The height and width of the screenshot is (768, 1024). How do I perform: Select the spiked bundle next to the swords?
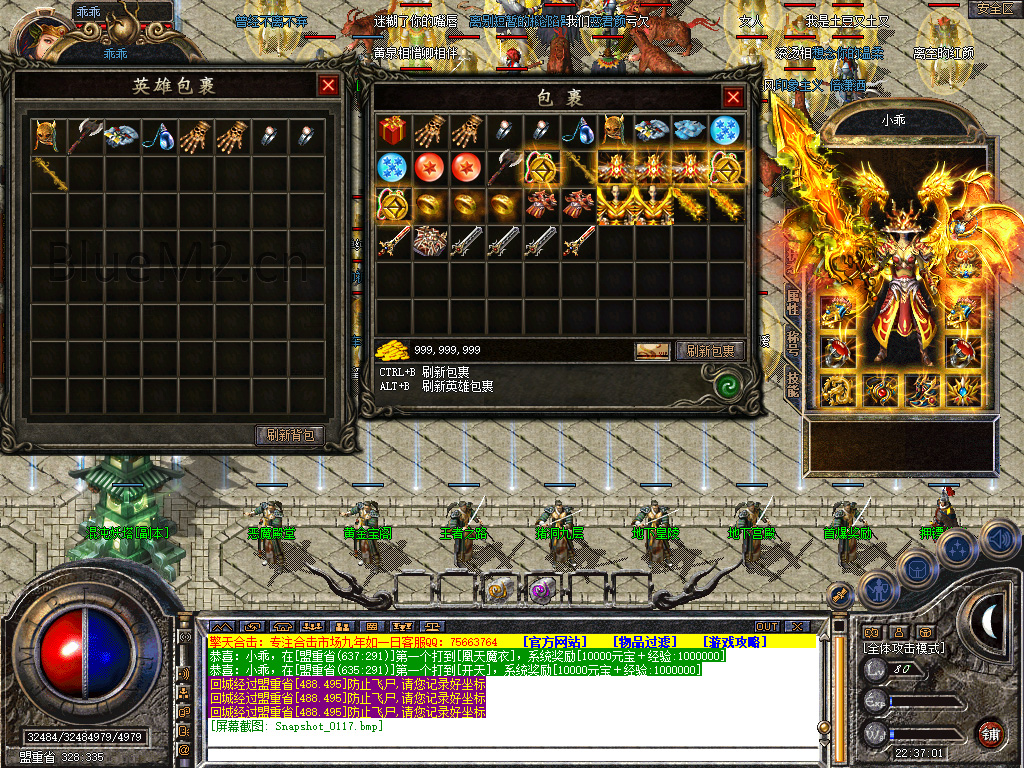point(428,241)
